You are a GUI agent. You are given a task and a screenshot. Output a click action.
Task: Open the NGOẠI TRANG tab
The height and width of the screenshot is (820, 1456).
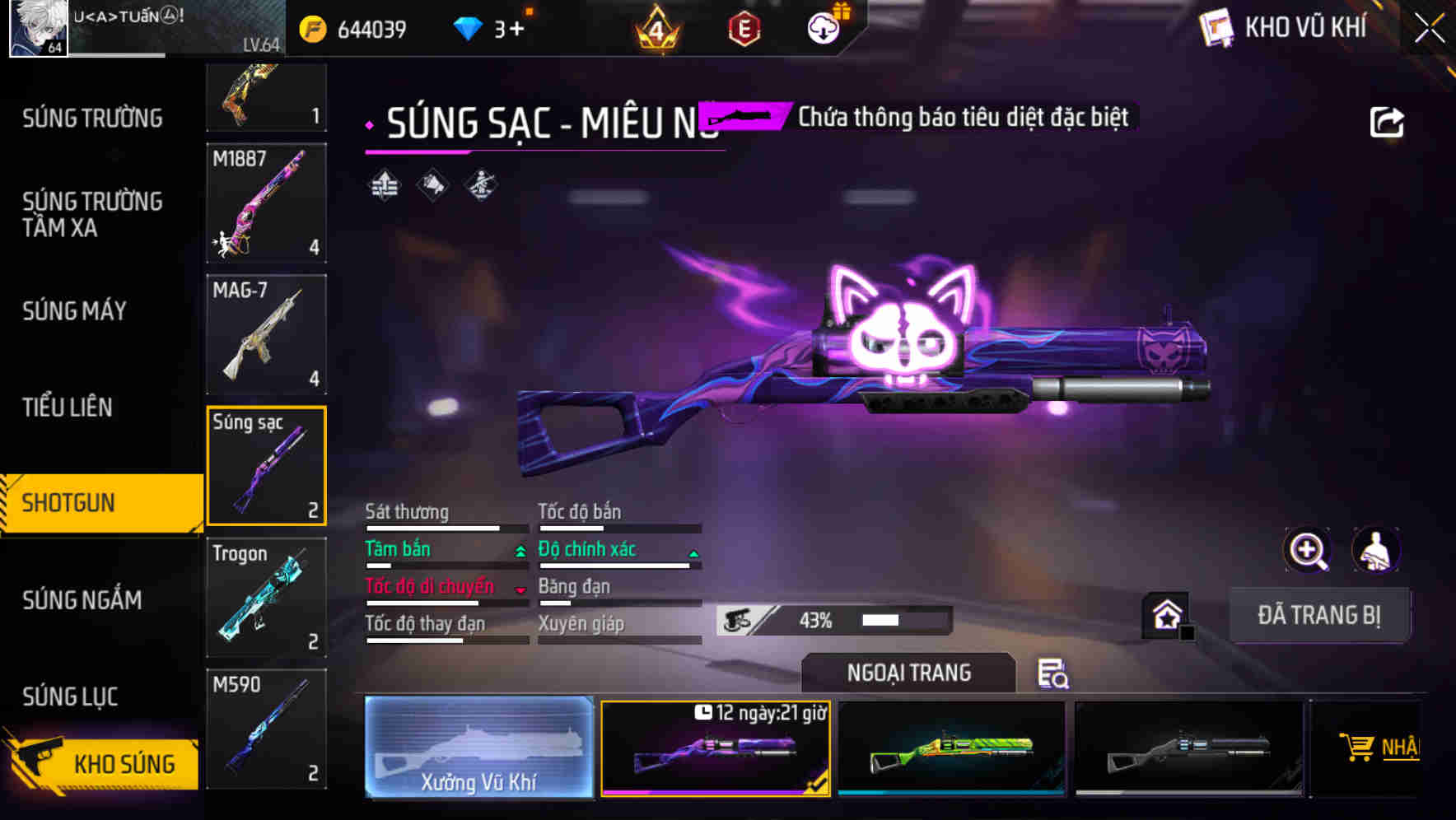(x=908, y=672)
